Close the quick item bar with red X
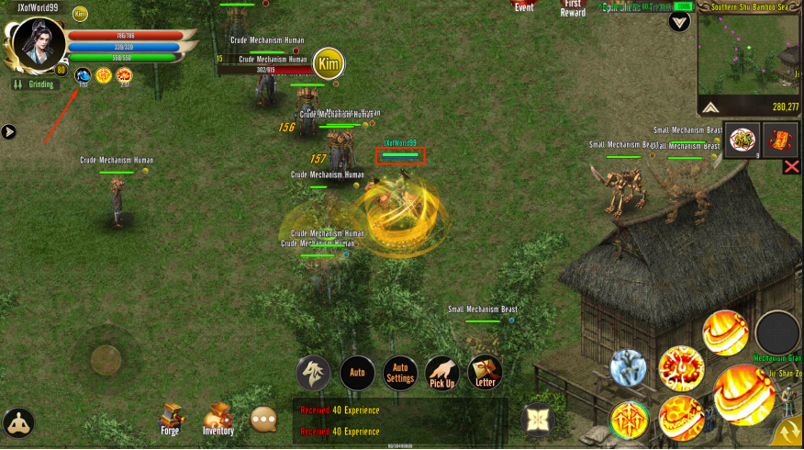This screenshot has width=804, height=450. 791,167
